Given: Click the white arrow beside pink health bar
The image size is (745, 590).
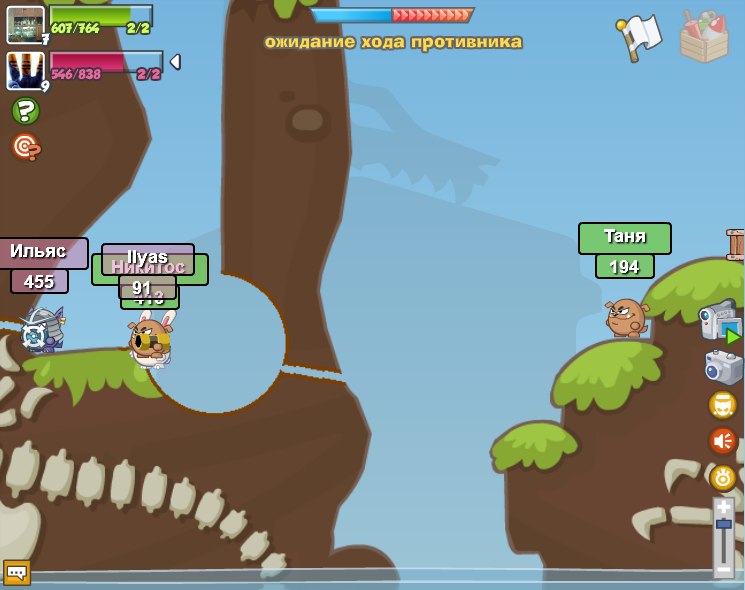Looking at the screenshot, I should pyautogui.click(x=175, y=62).
